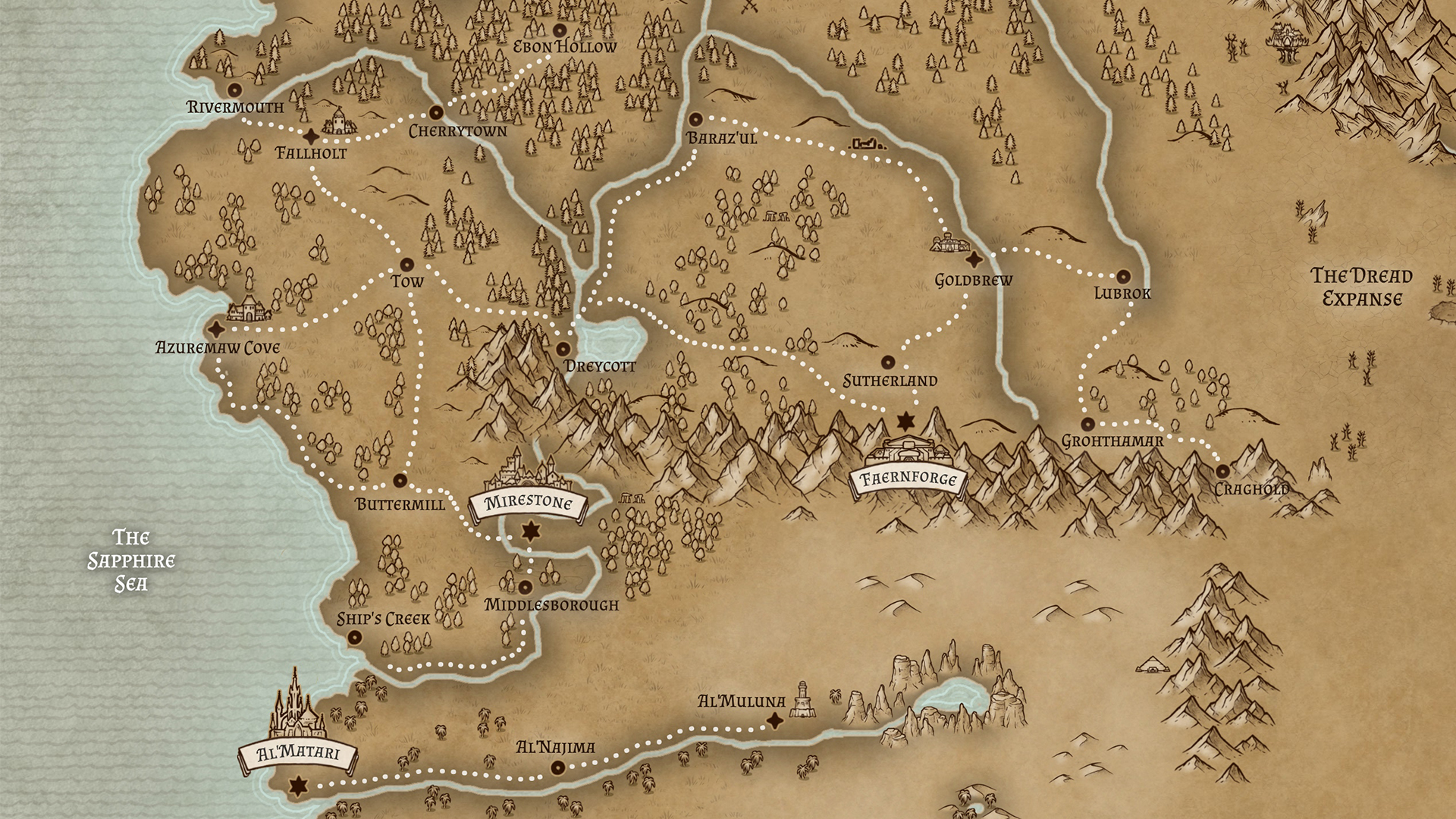This screenshot has width=1456, height=819.
Task: Pick the Middlesborough location node
Action: 526,586
